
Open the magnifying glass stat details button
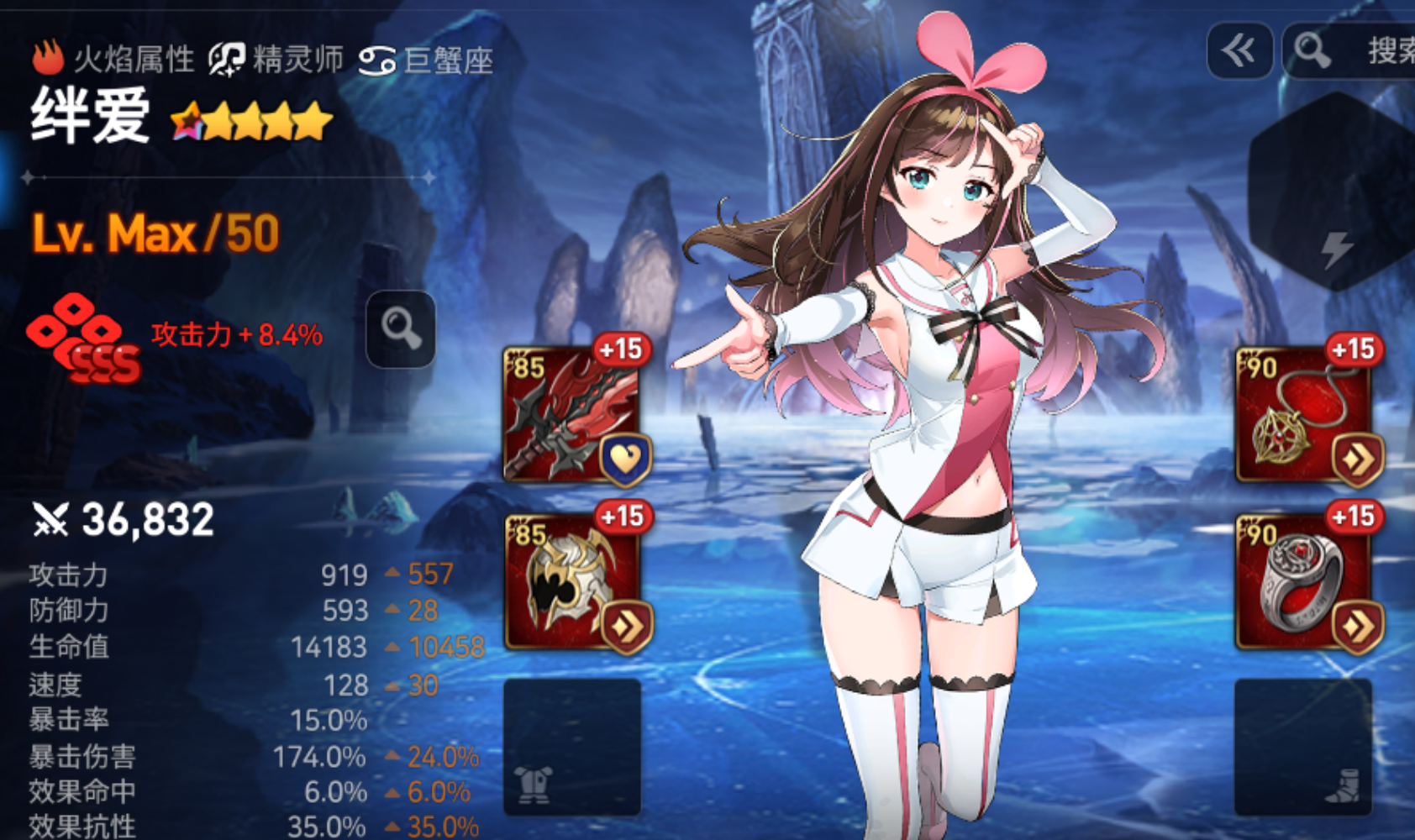pos(401,329)
